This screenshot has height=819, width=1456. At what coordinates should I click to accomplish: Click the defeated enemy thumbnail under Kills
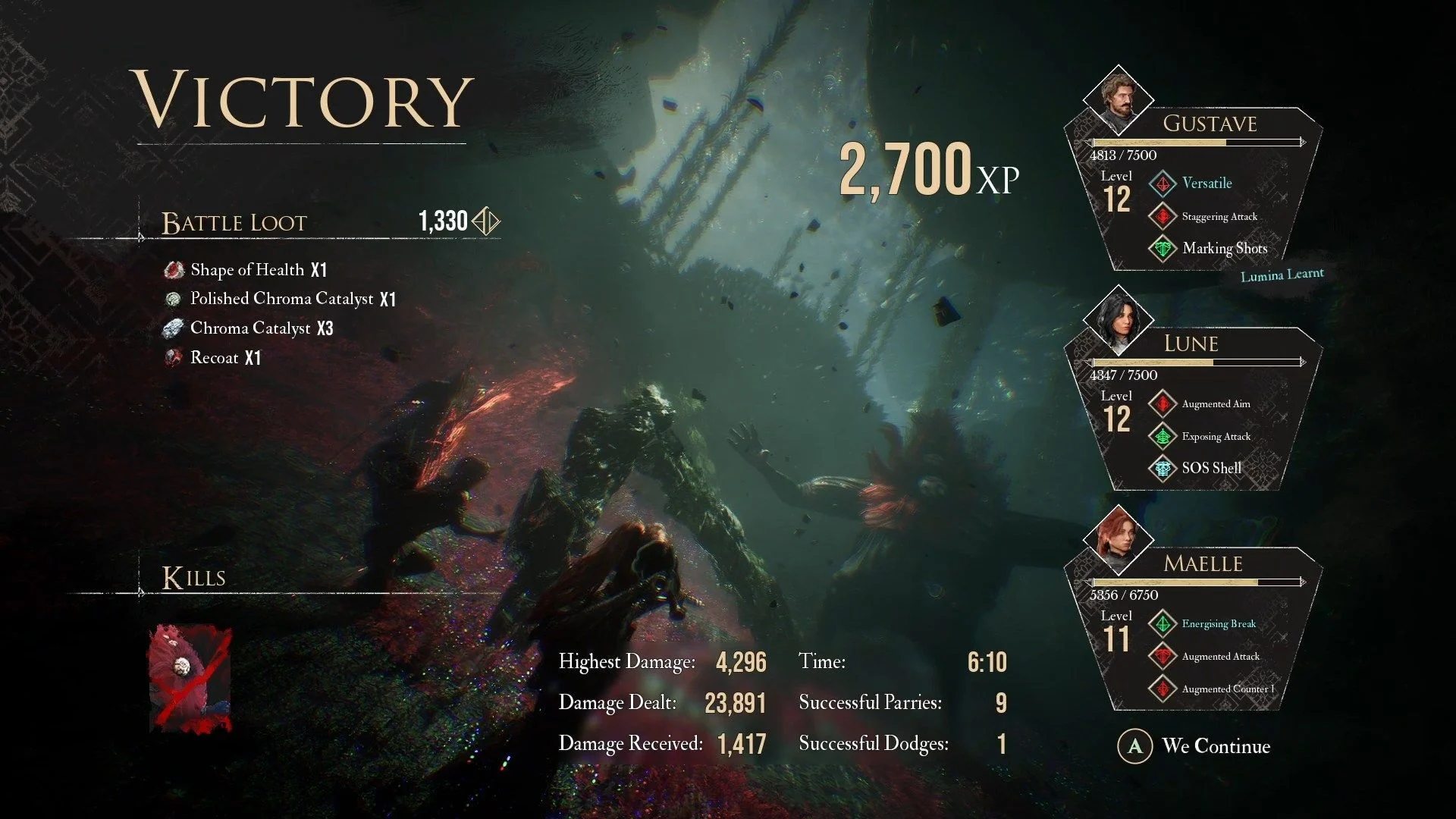[190, 678]
